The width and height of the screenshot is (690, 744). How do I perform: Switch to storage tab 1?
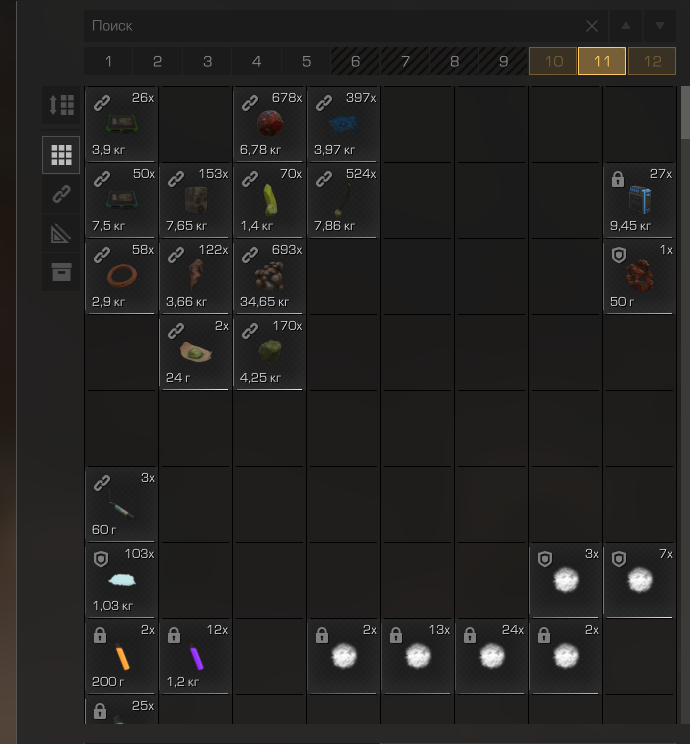point(108,61)
